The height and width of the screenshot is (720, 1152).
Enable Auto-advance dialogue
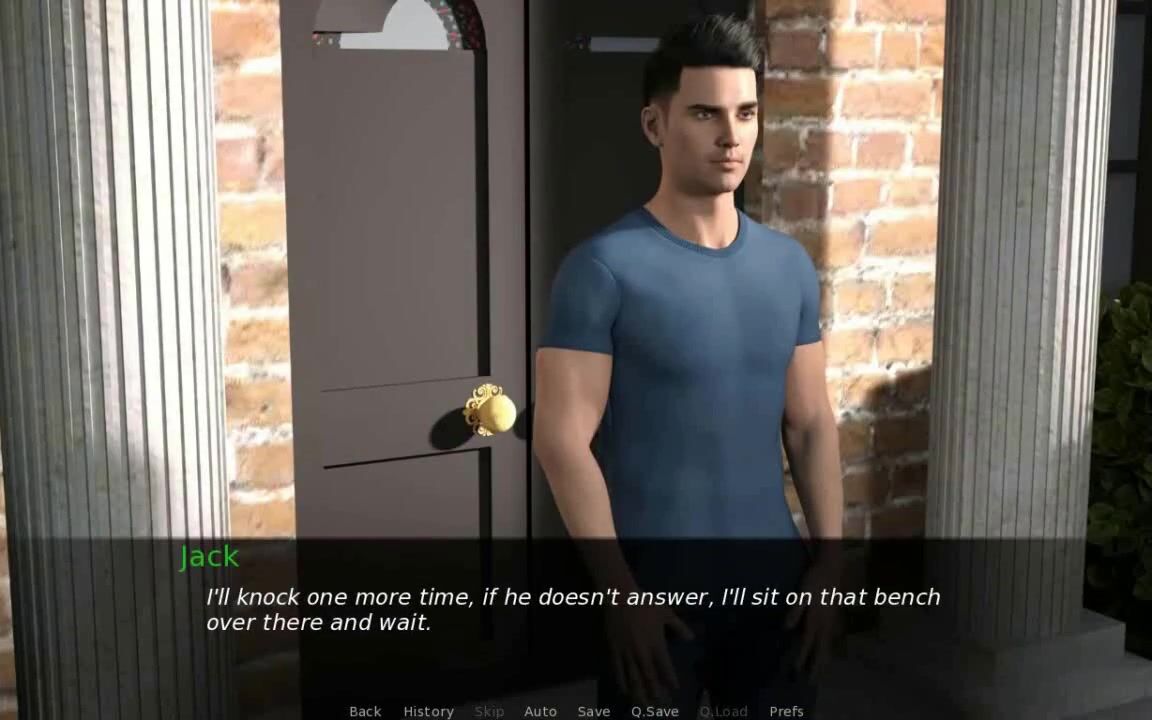click(x=540, y=711)
